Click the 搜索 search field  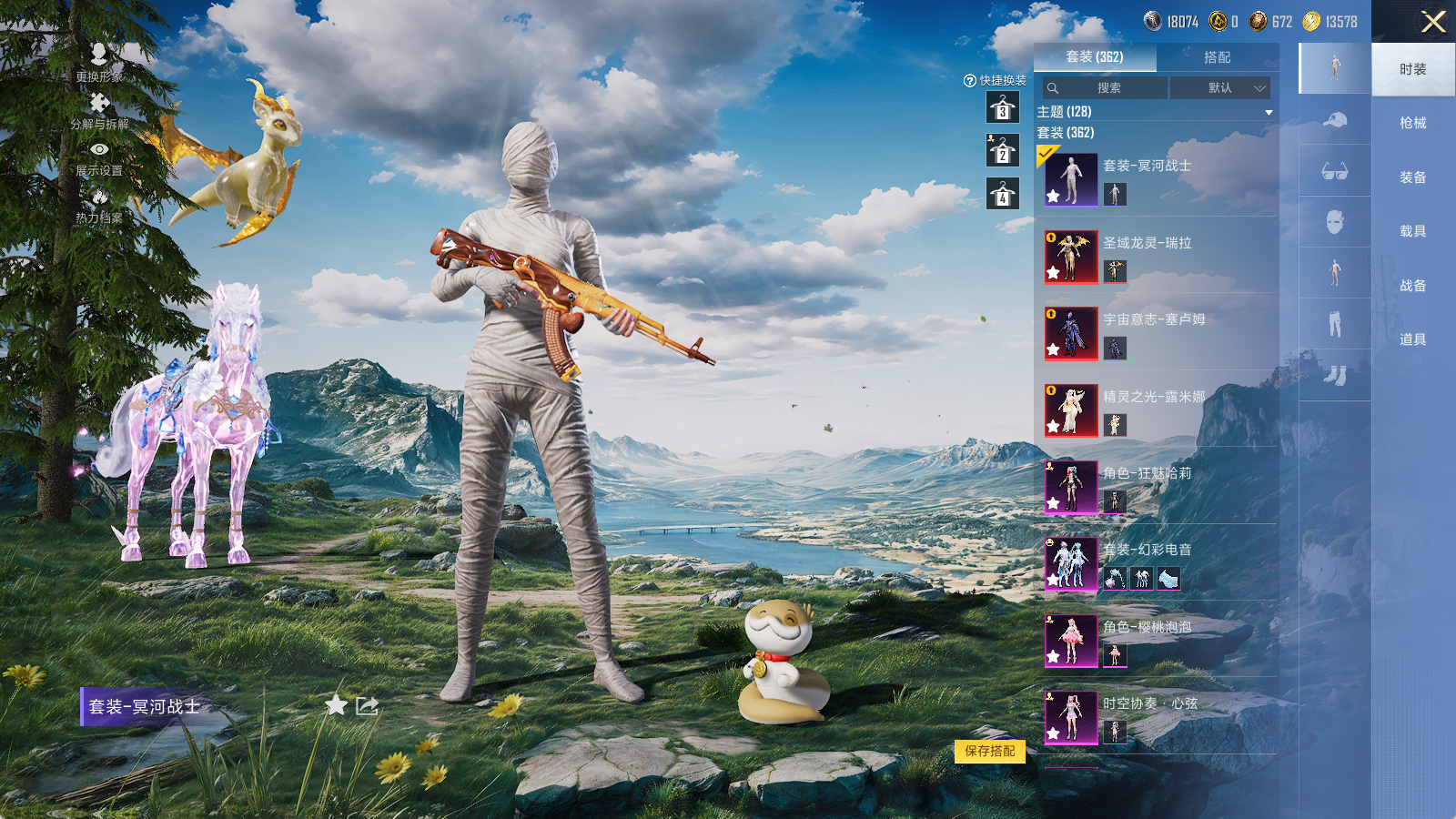coord(1106,88)
